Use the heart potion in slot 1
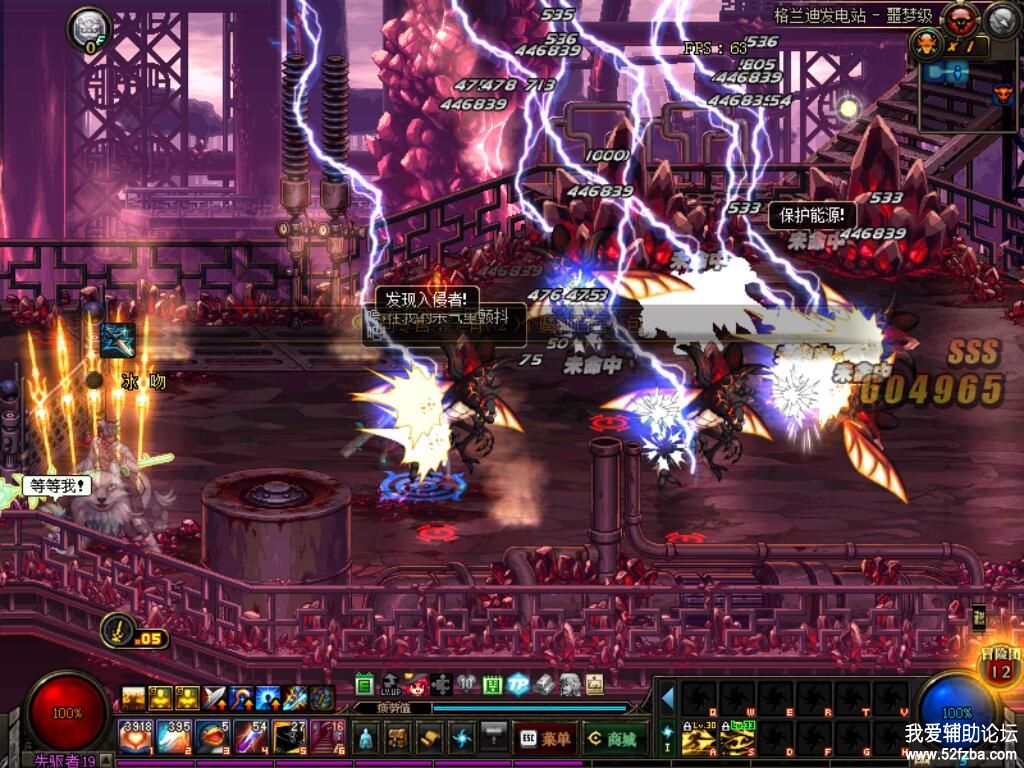 tap(134, 737)
